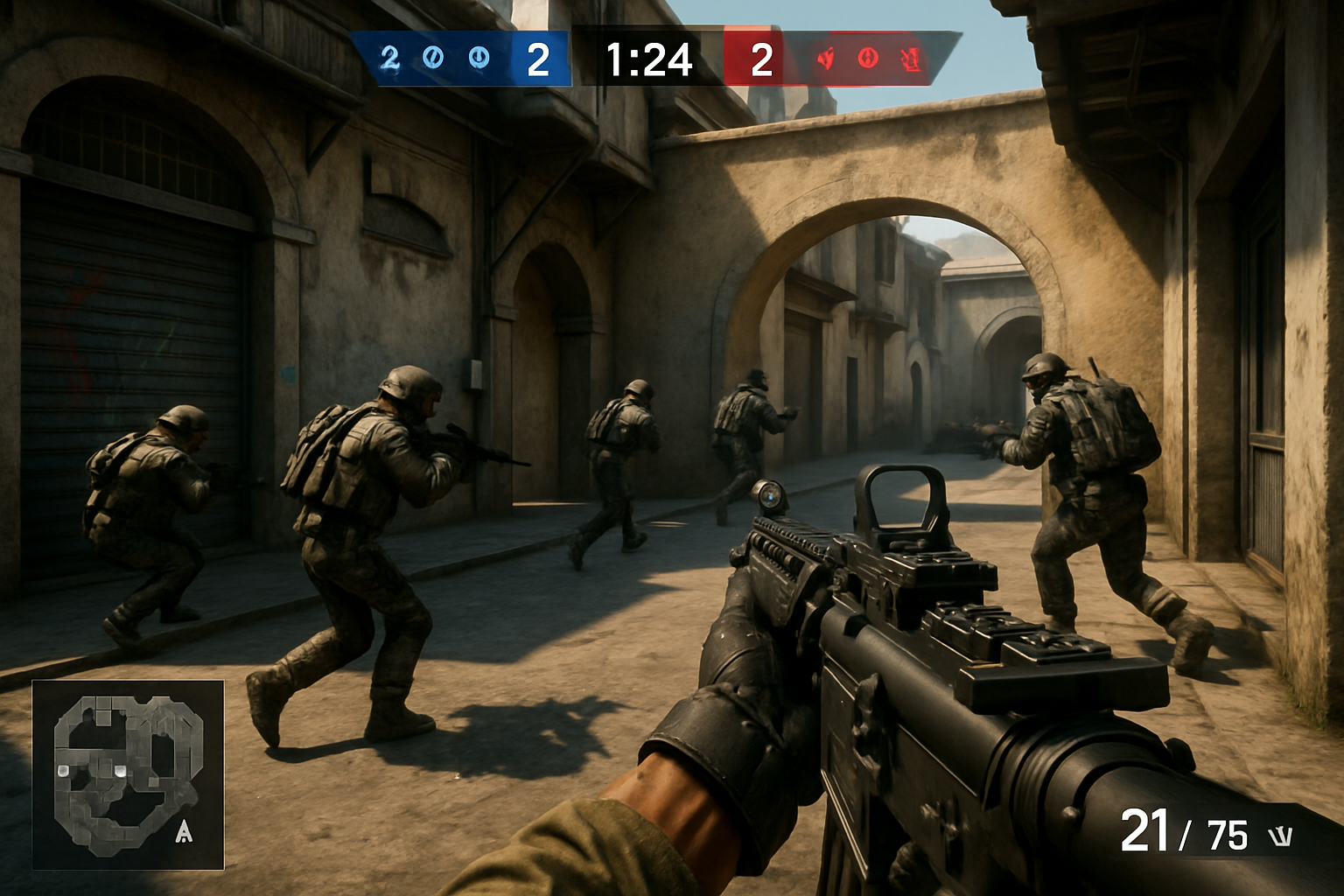
Task: Click the rightmost red team icon
Action: pos(909,58)
